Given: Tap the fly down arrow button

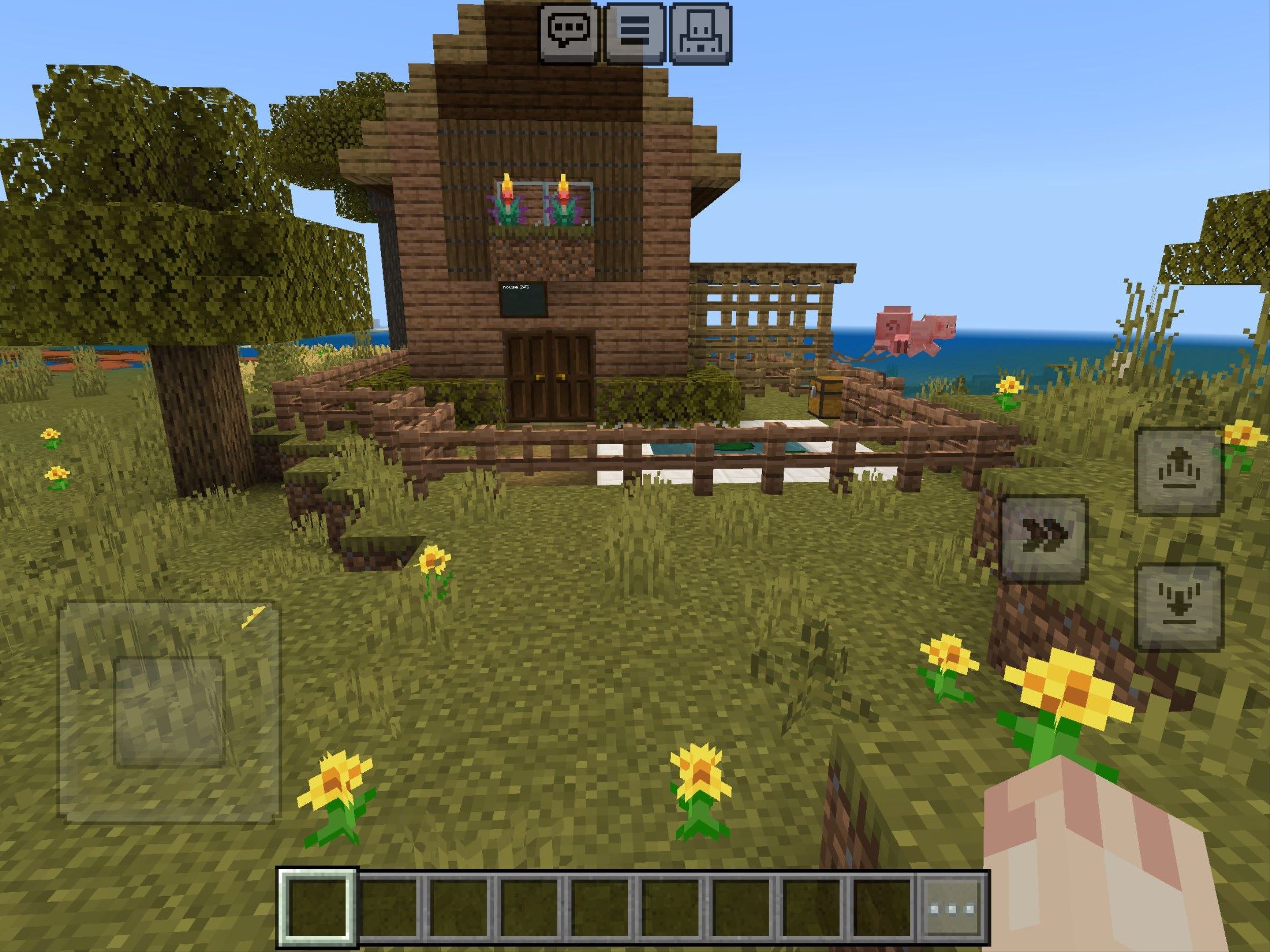Looking at the screenshot, I should [1179, 608].
